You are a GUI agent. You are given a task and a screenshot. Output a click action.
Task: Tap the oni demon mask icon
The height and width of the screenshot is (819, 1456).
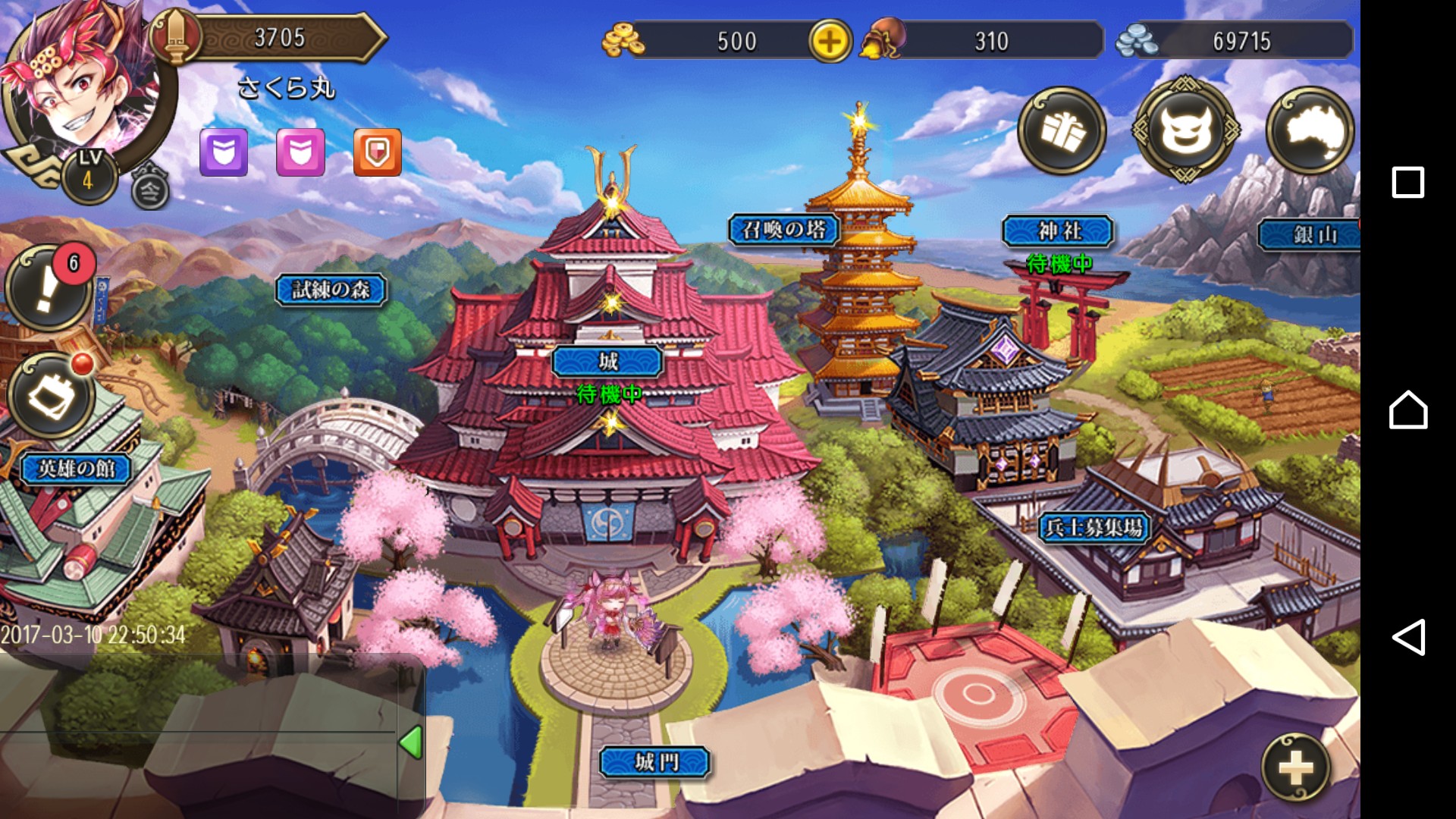click(1186, 131)
